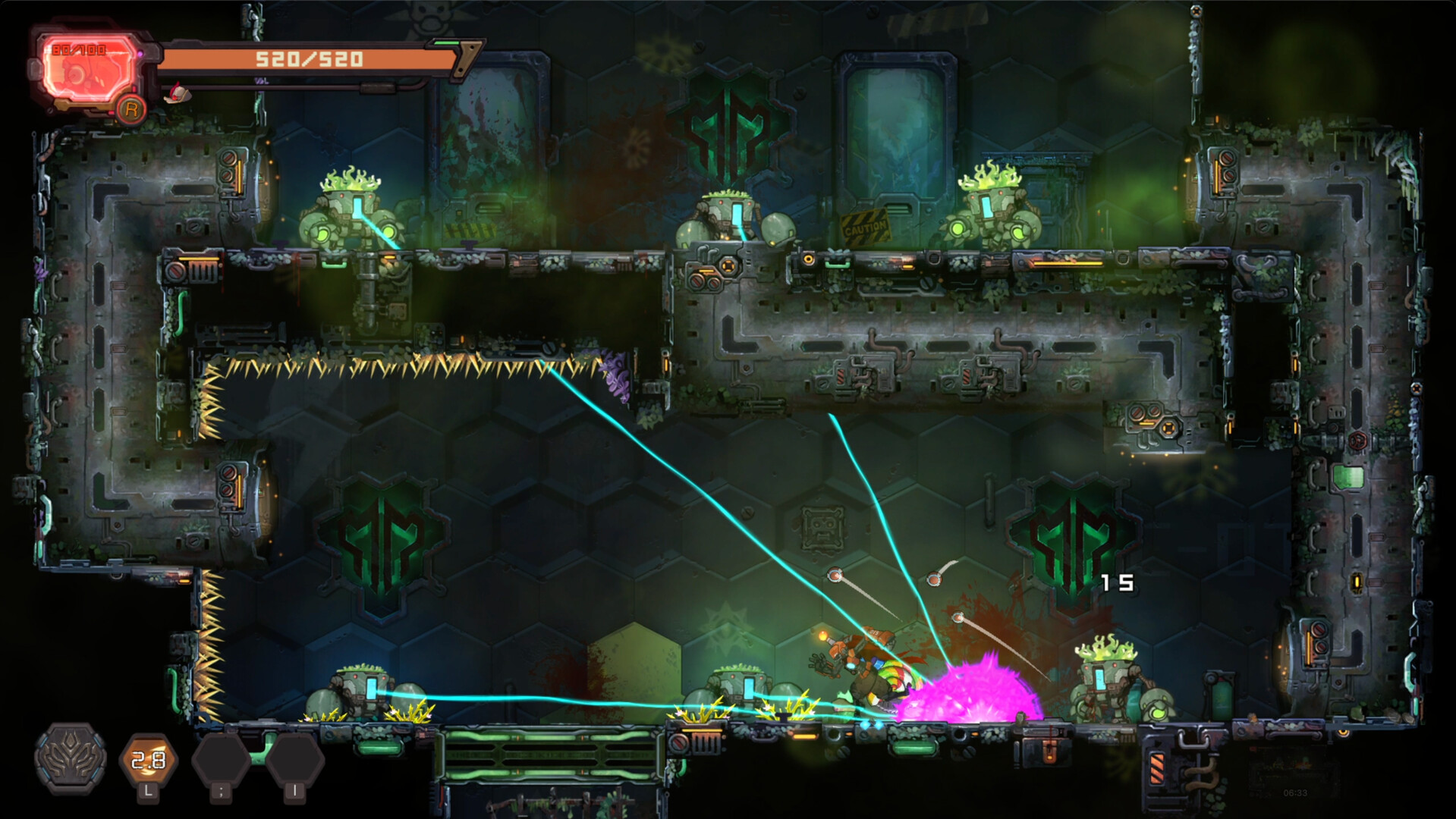Click the orange 520/520 shield bar
This screenshot has height=819, width=1456.
[309, 60]
